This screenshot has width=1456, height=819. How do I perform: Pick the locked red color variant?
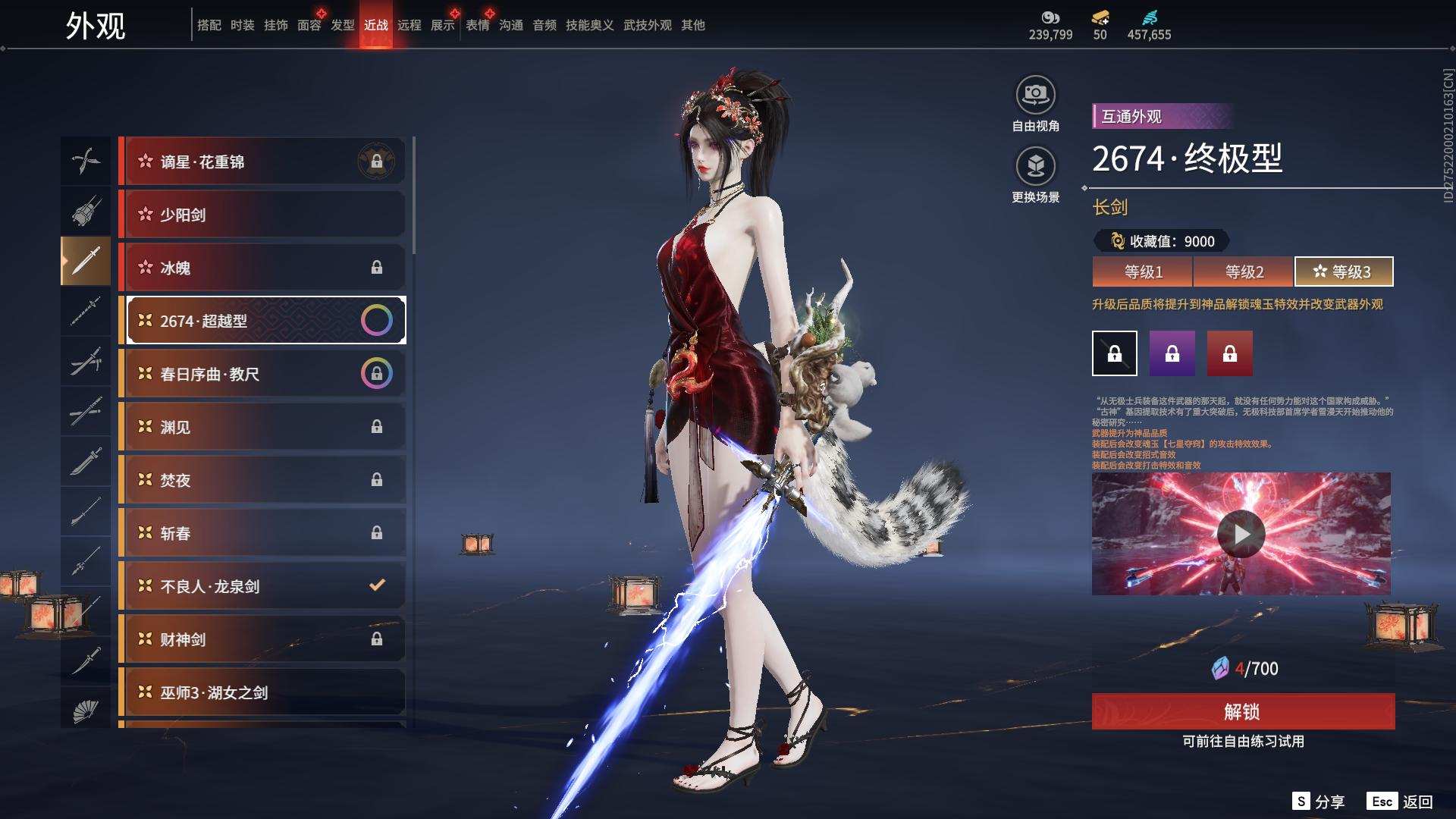tap(1229, 353)
